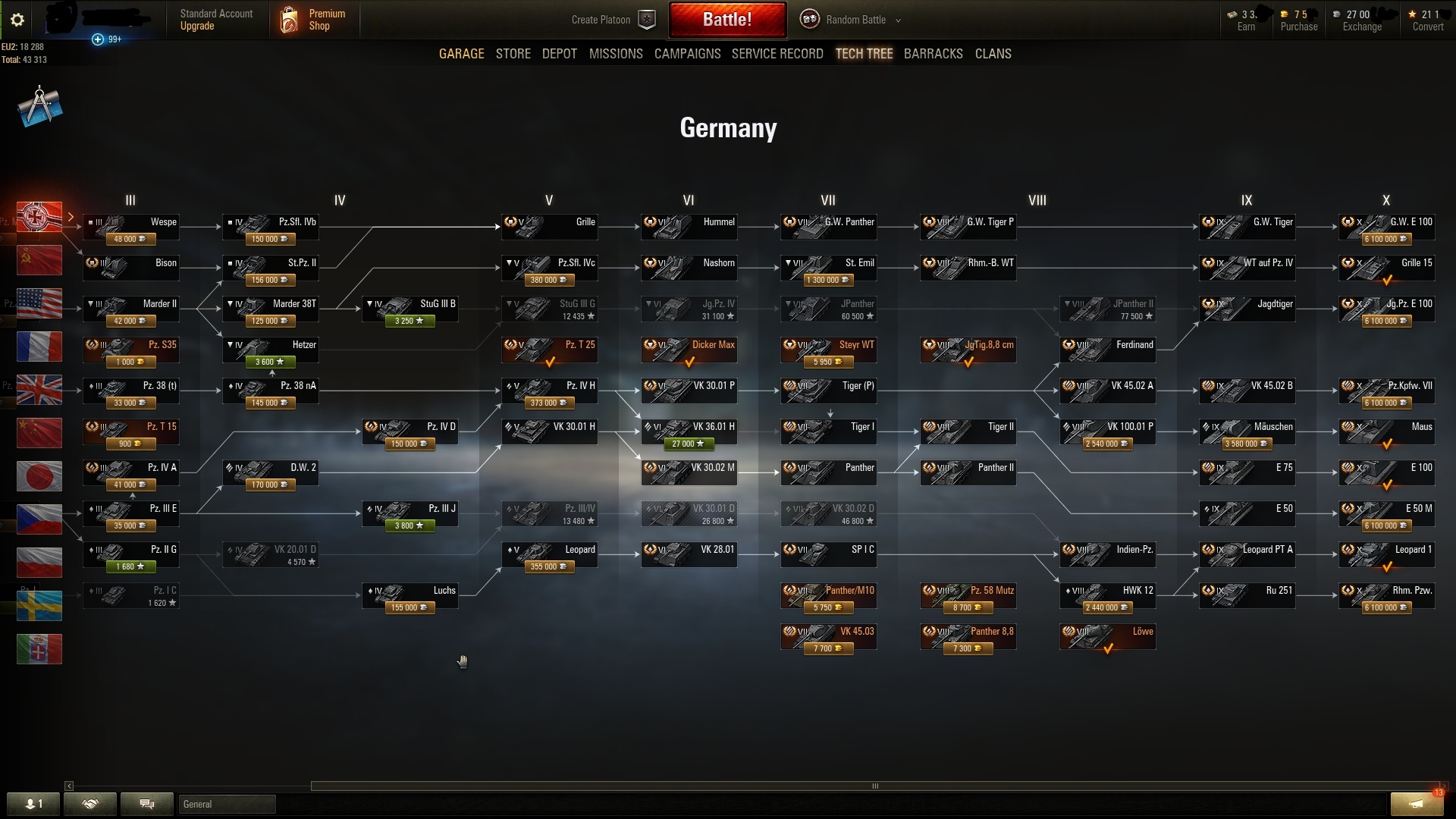Select the USSR nation flag

tap(39, 260)
